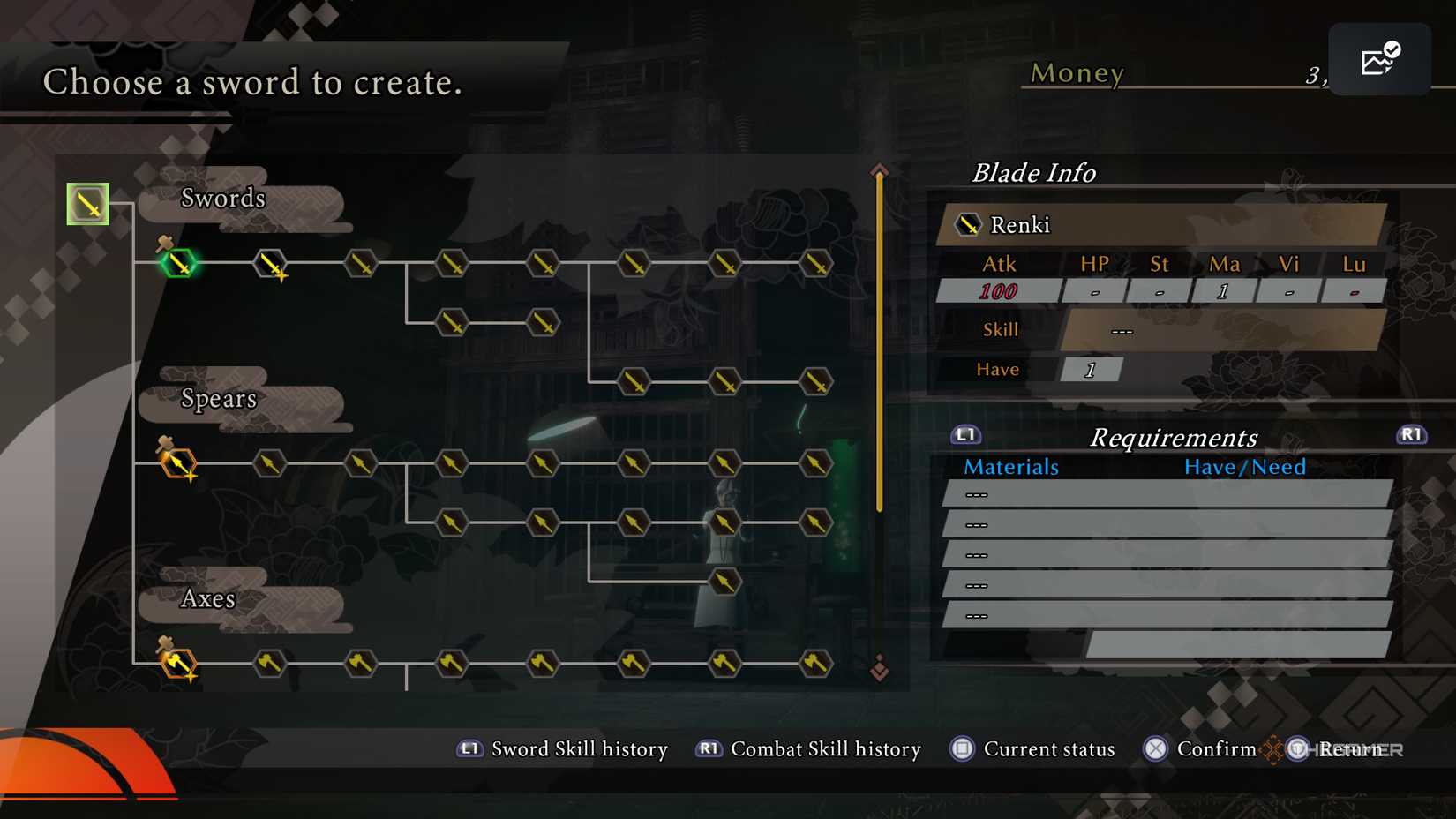Select the first spear recipe node
This screenshot has height=819, width=1456.
coord(177,462)
